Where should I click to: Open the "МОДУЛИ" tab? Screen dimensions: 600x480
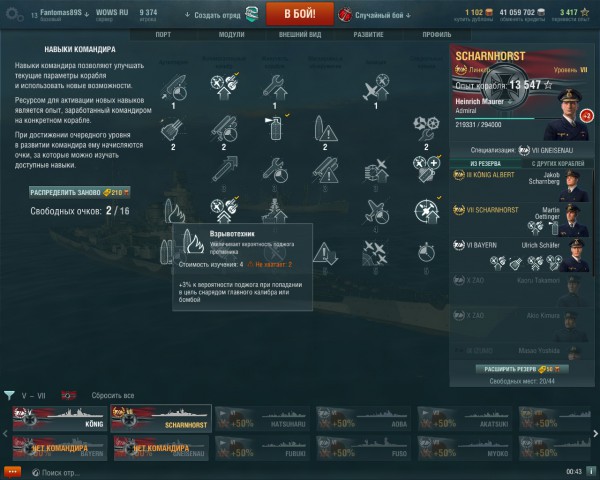[231, 34]
